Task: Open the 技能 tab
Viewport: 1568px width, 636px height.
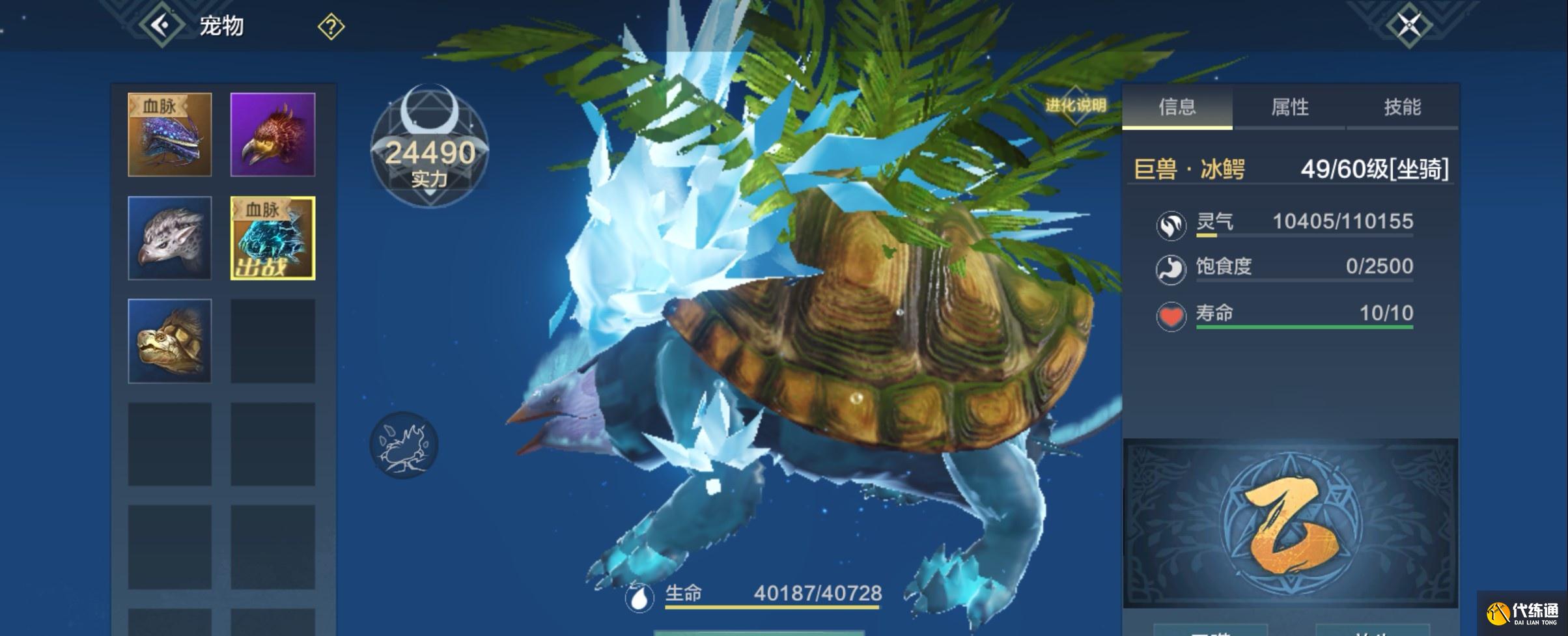Action: pos(1402,107)
